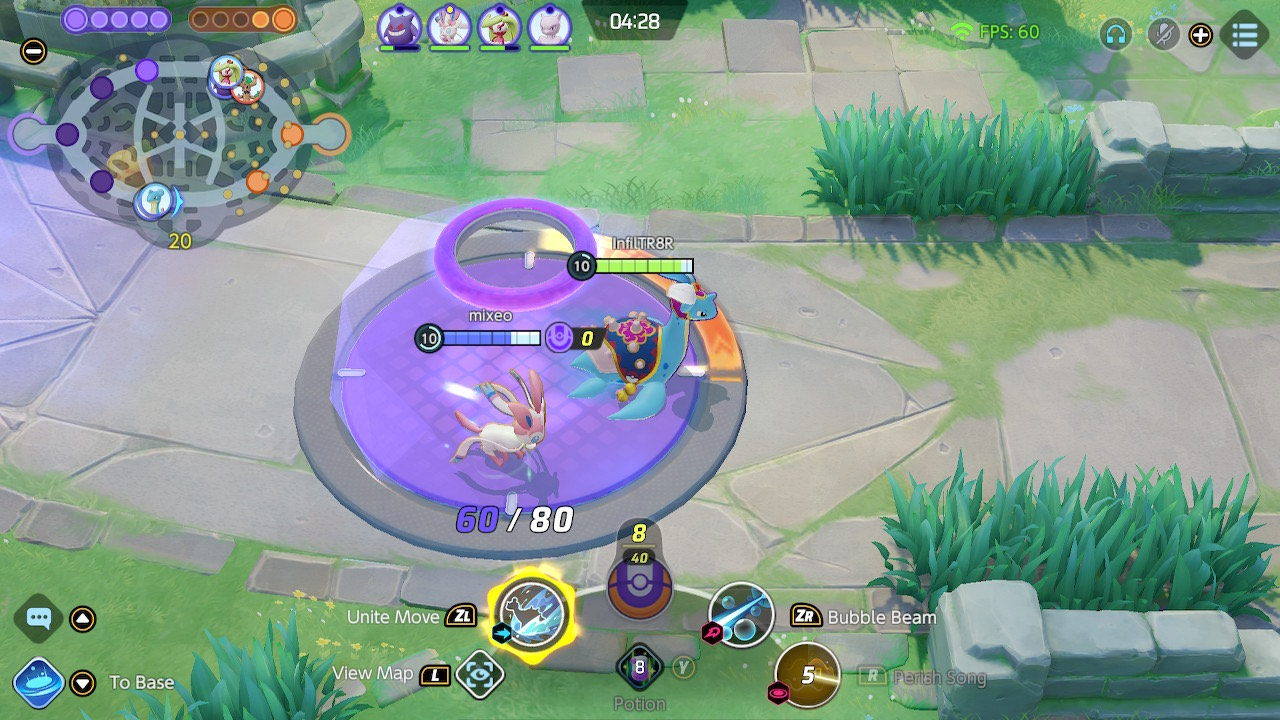The width and height of the screenshot is (1280, 720).
Task: Toggle the muted microphone
Action: (x=1162, y=35)
